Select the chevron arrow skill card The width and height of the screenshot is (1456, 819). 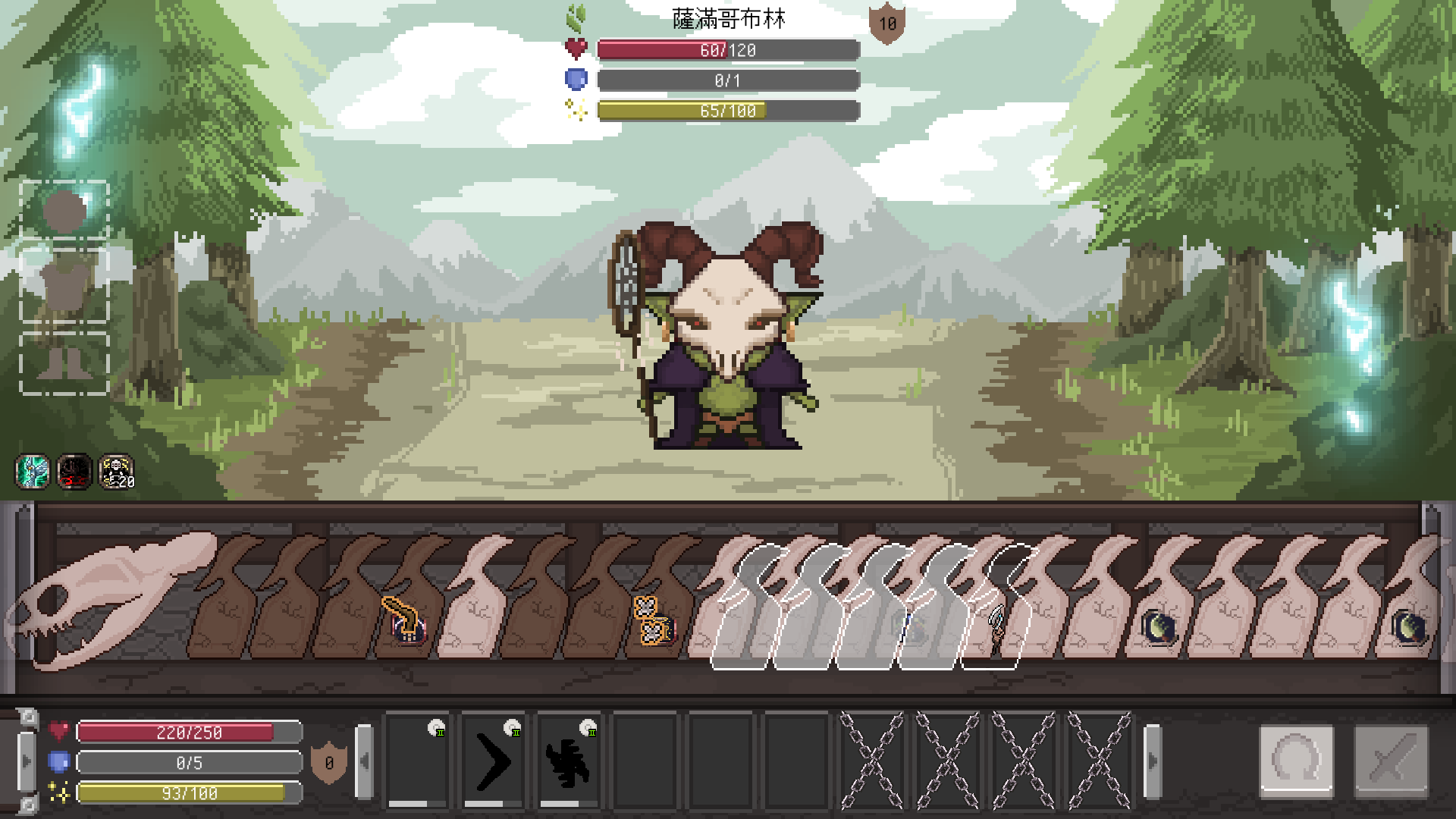point(493,761)
